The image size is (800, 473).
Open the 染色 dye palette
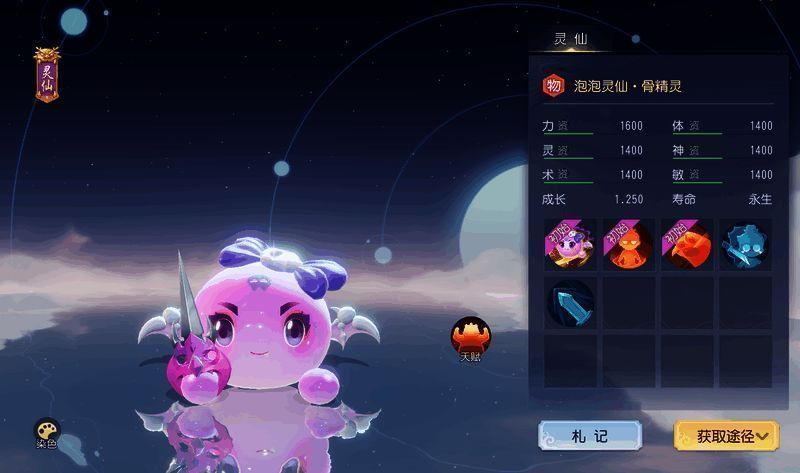pyautogui.click(x=47, y=432)
